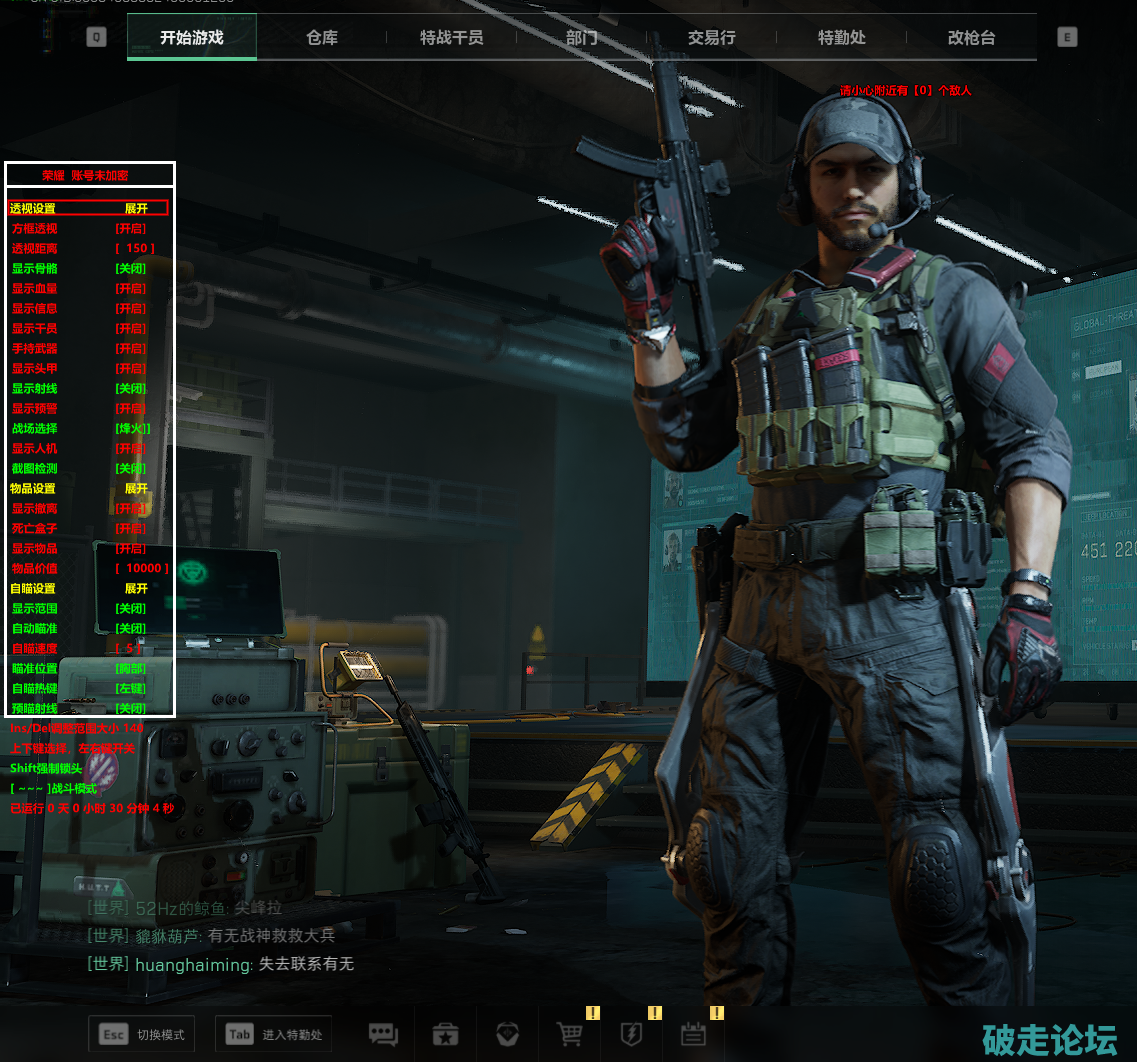Open the star briefcase icon

(445, 1034)
